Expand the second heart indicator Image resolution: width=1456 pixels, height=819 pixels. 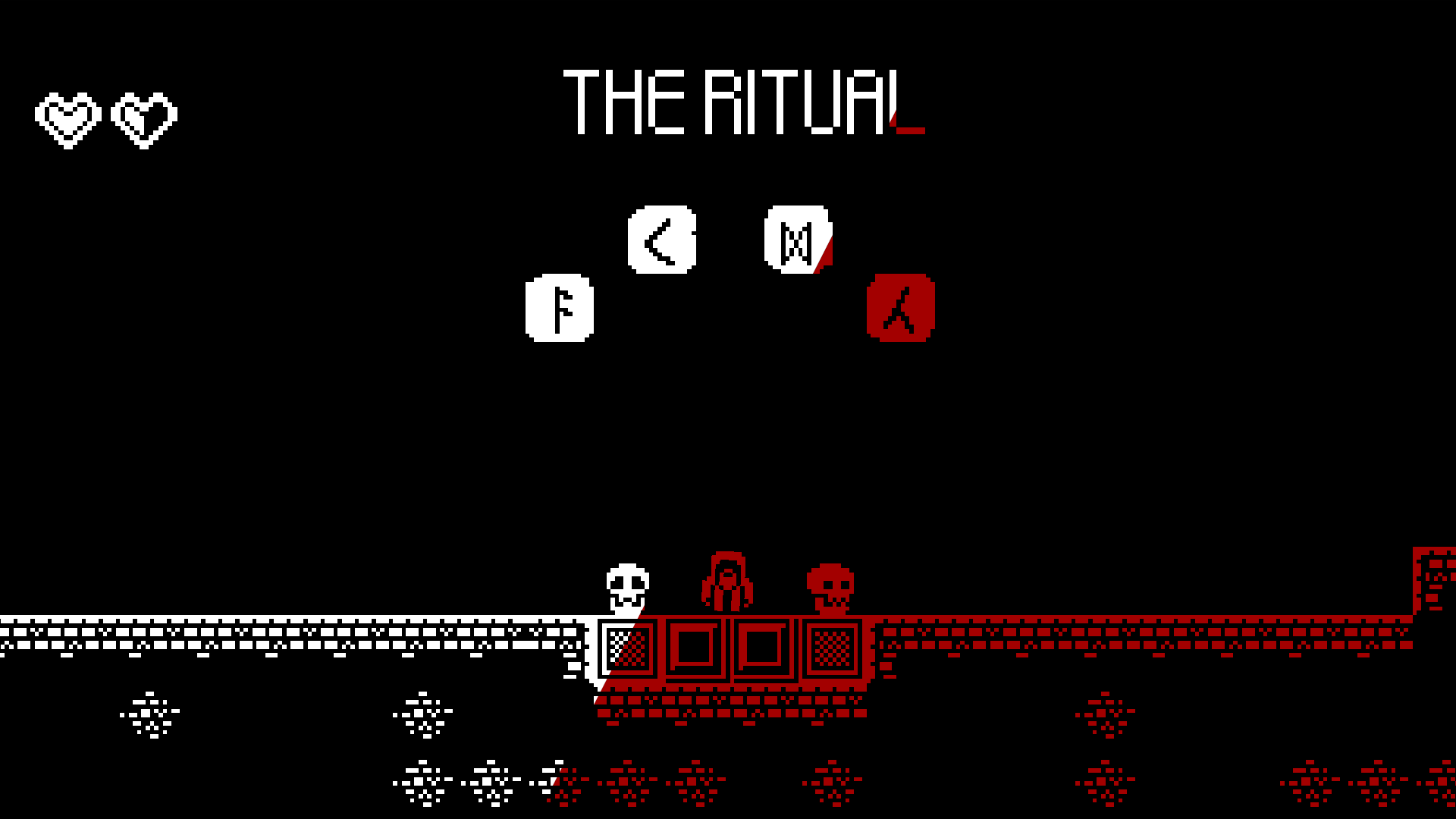pos(144,116)
